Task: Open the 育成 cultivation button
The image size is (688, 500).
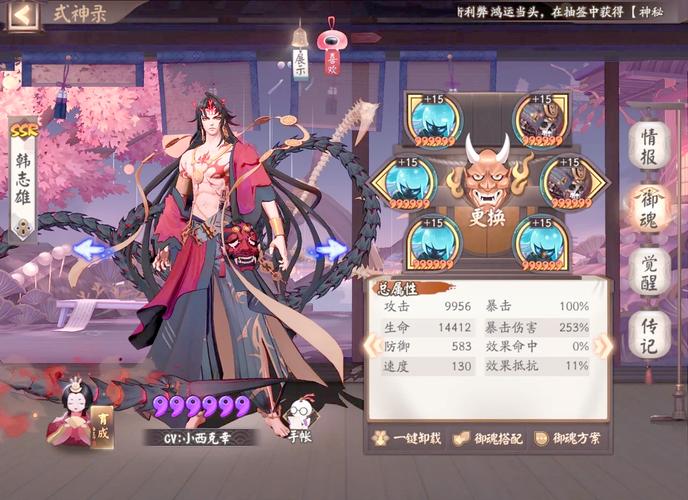Action: point(101,427)
